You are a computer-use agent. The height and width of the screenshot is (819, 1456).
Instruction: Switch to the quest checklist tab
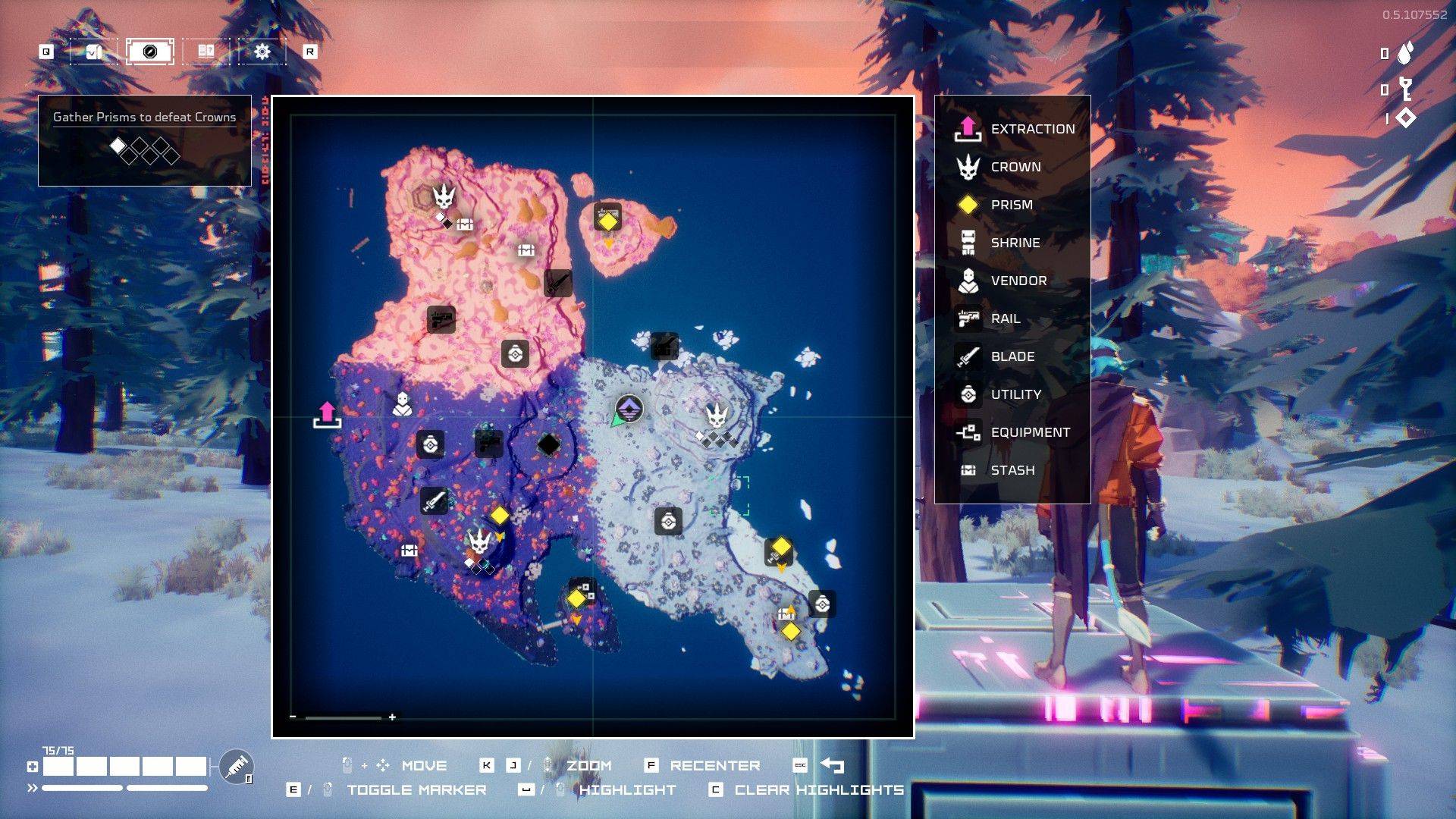point(95,52)
